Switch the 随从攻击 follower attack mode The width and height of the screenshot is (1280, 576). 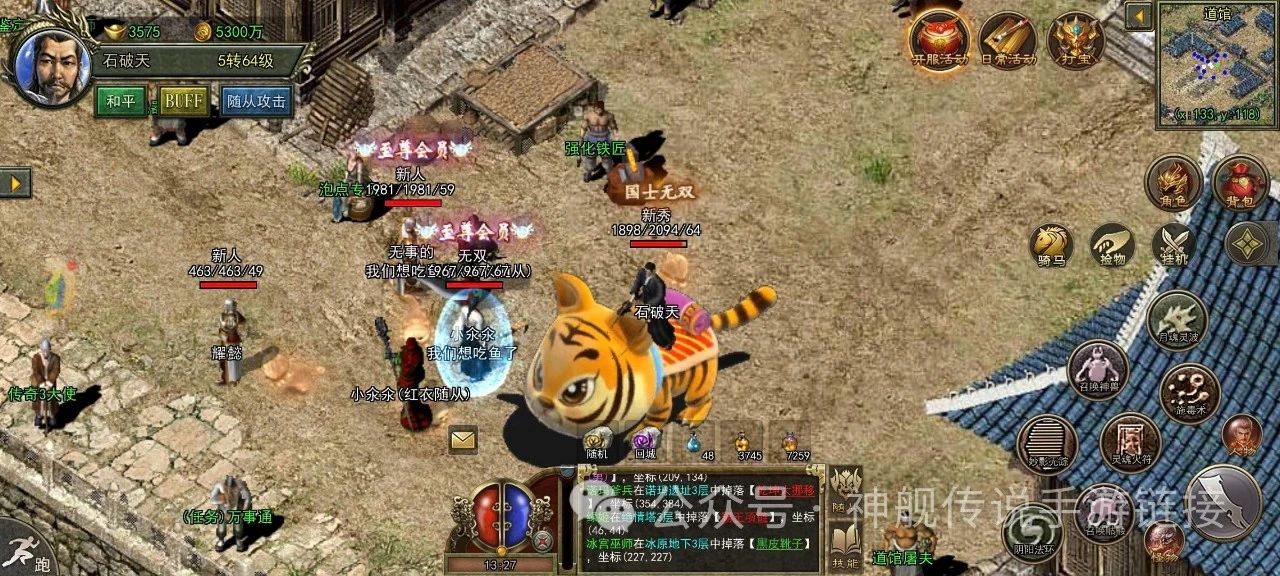256,101
